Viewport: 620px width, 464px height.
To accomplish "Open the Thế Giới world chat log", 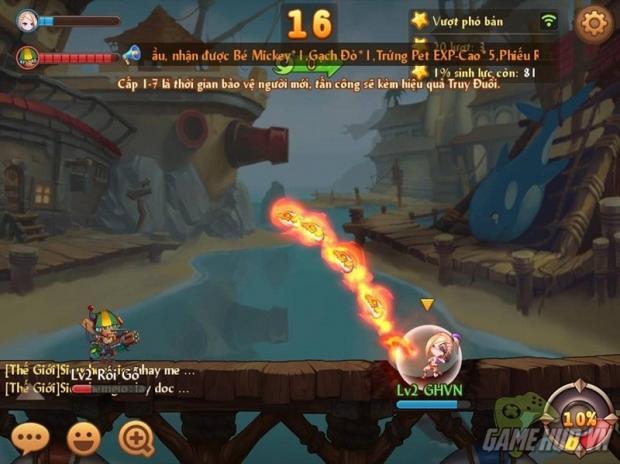I will click(x=100, y=378).
